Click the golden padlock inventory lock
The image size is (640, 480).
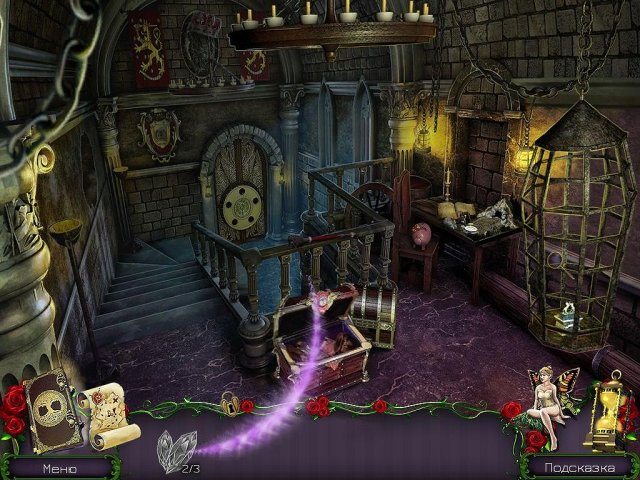[x=230, y=404]
